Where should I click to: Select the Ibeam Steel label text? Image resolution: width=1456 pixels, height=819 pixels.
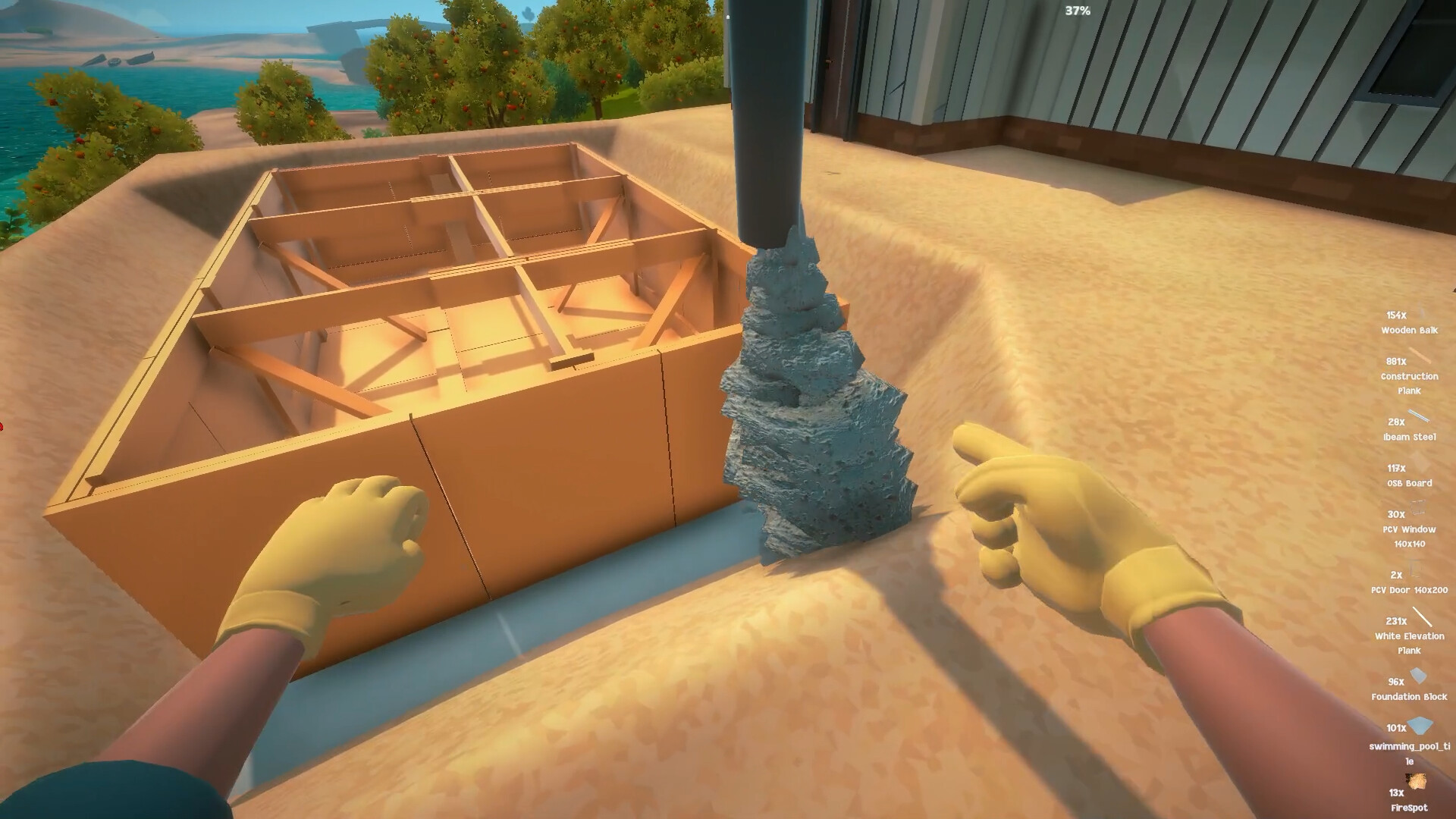click(1408, 437)
